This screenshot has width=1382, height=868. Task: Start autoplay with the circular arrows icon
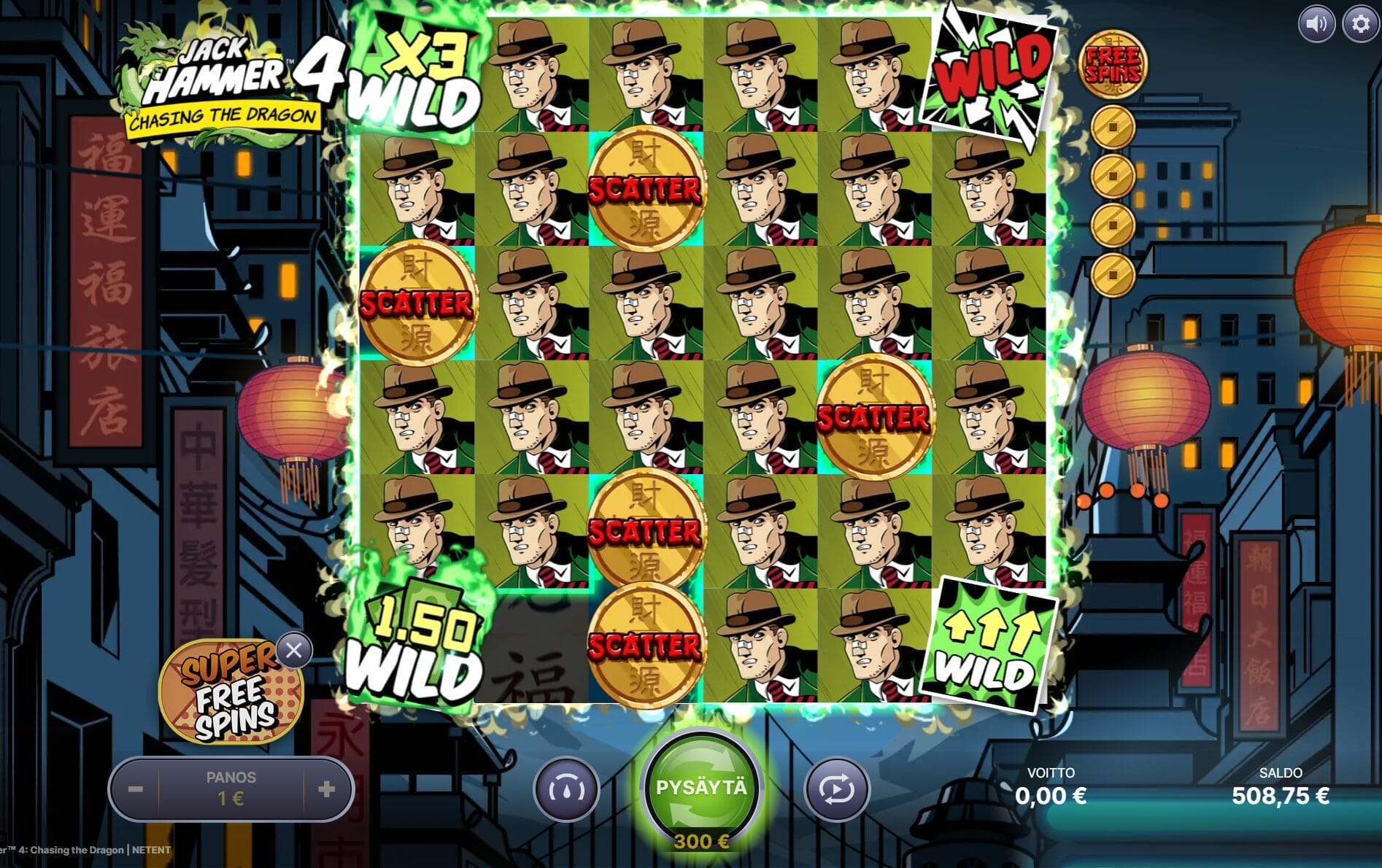pyautogui.click(x=835, y=789)
